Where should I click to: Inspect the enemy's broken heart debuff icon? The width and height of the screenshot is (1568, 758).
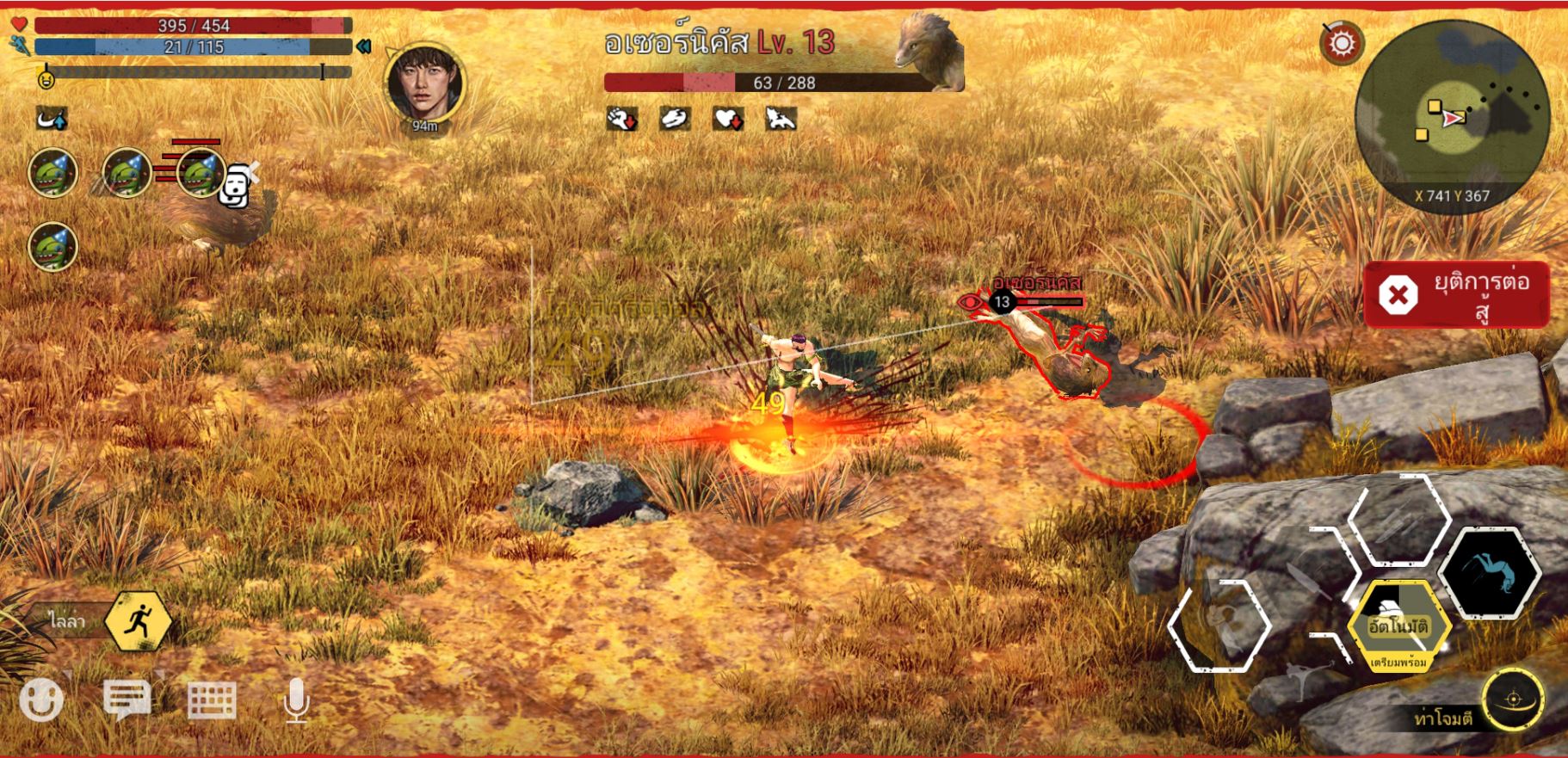click(x=728, y=119)
